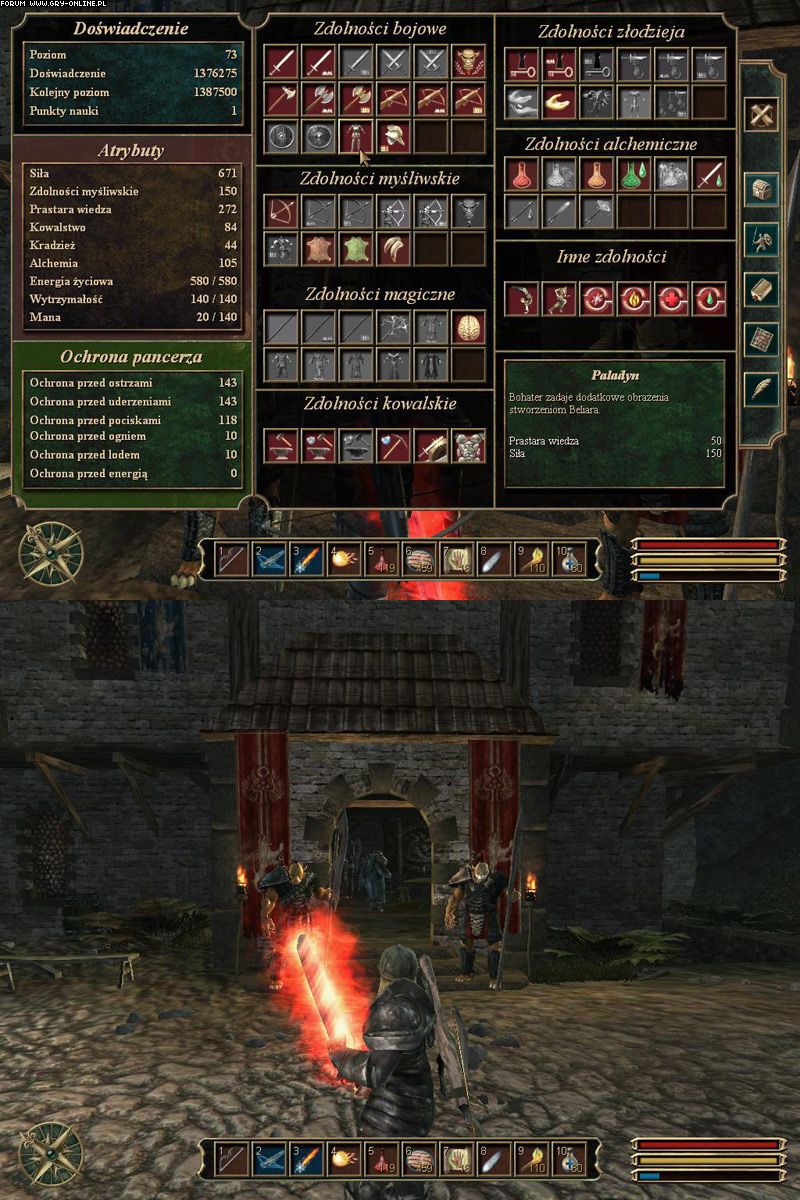Select the flame icon in other abilities
Viewport: 800px width, 1200px height.
pos(632,298)
